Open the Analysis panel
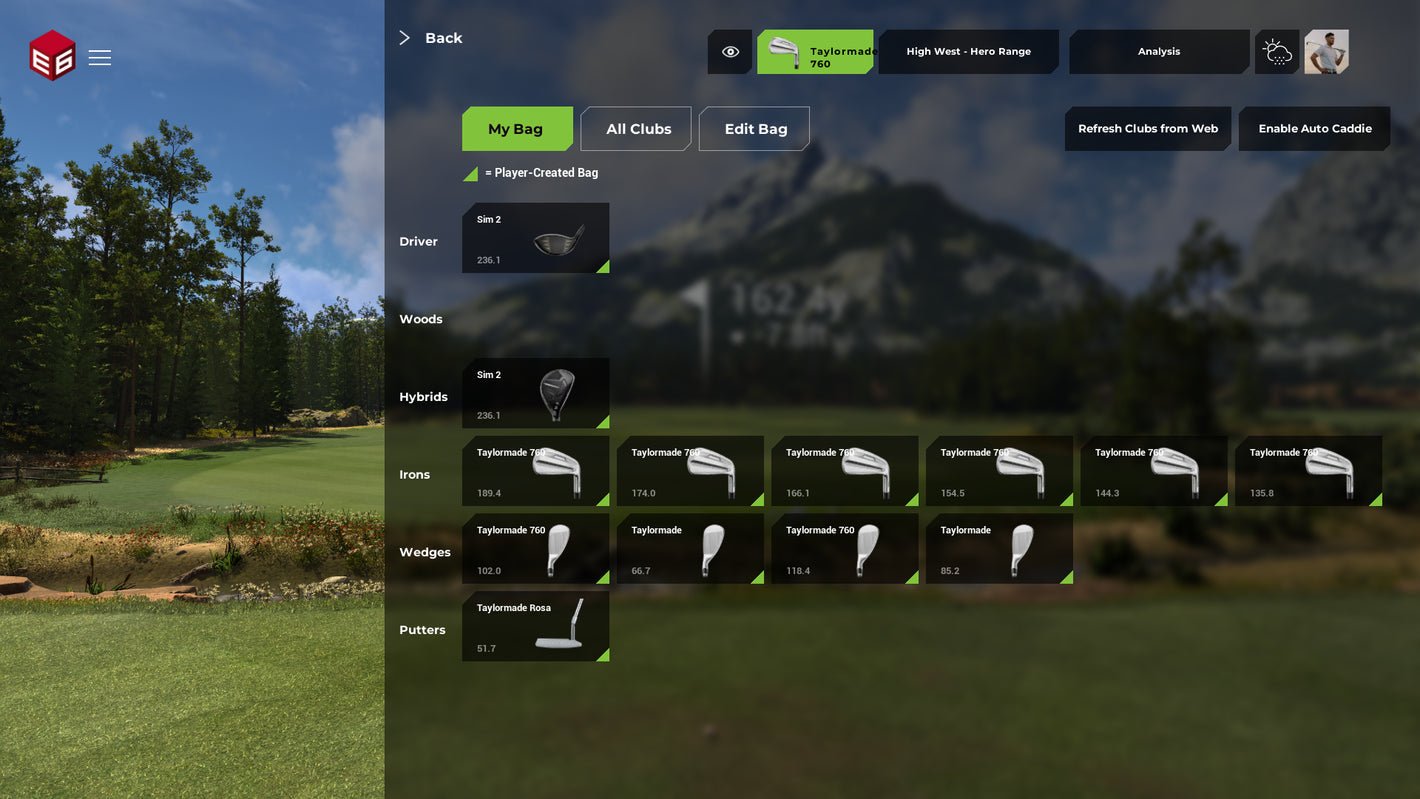 coord(1159,51)
